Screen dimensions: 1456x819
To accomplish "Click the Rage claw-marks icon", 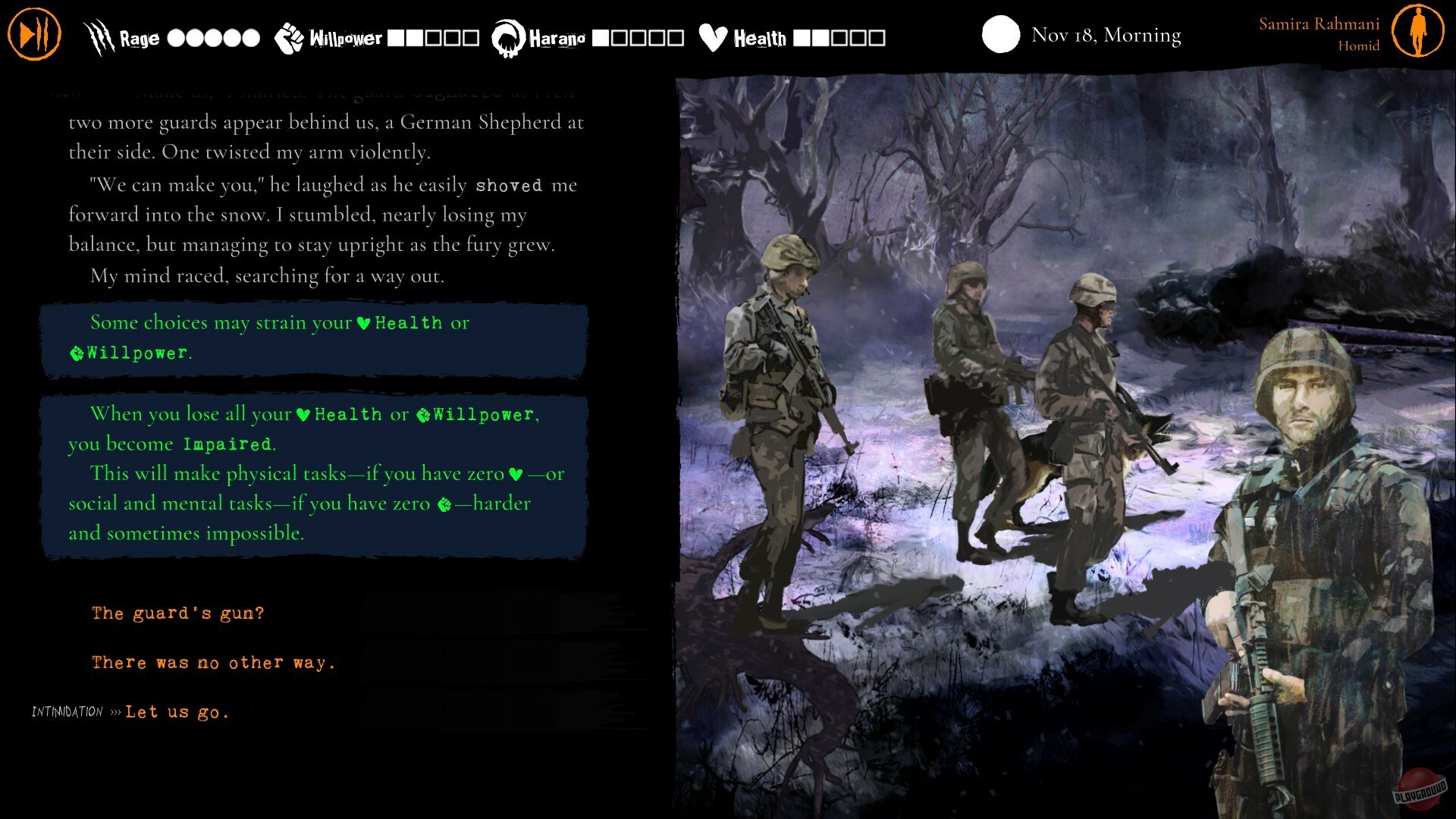I will [x=97, y=36].
